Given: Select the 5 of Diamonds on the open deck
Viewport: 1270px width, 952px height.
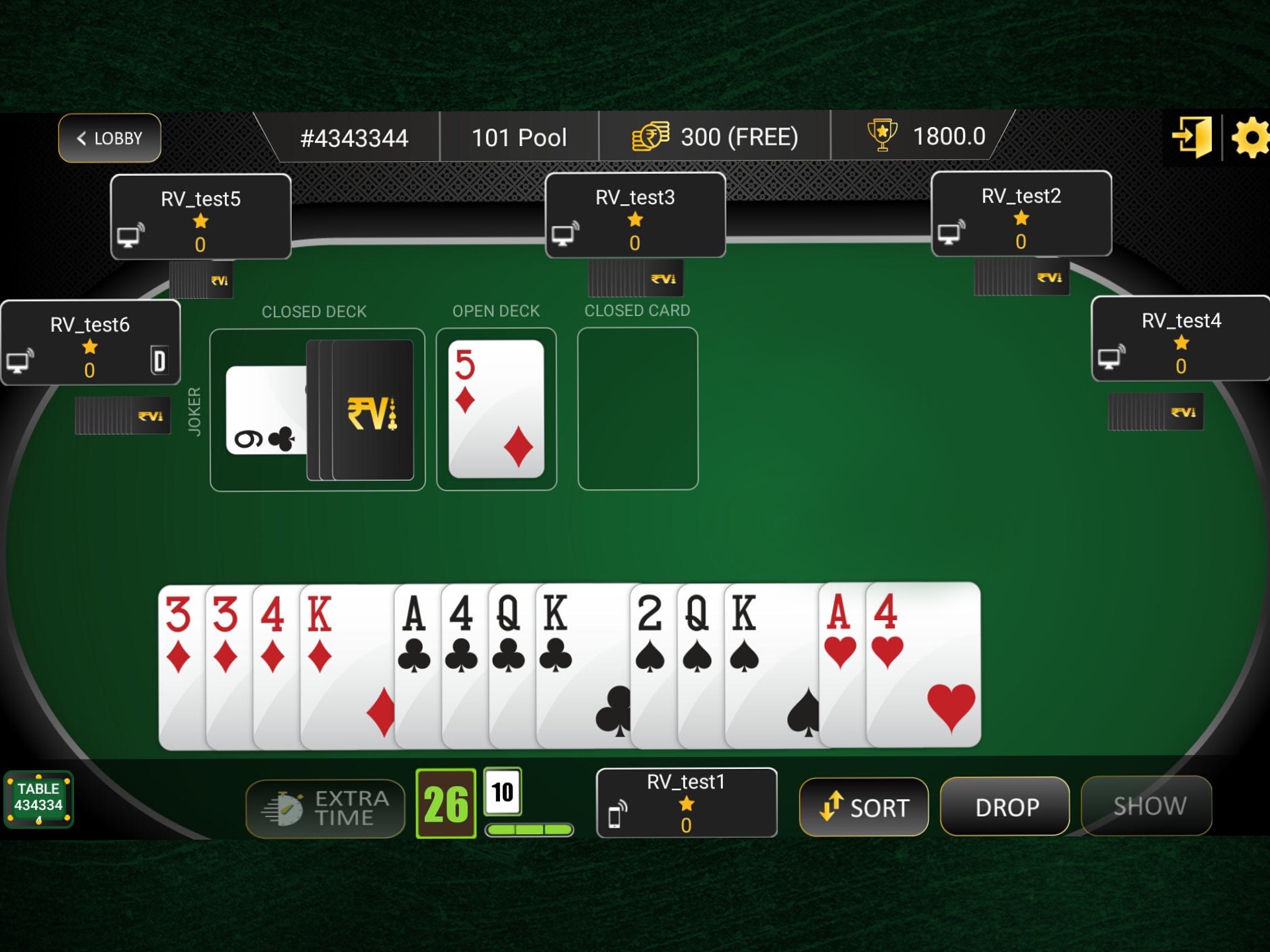Looking at the screenshot, I should (x=496, y=407).
